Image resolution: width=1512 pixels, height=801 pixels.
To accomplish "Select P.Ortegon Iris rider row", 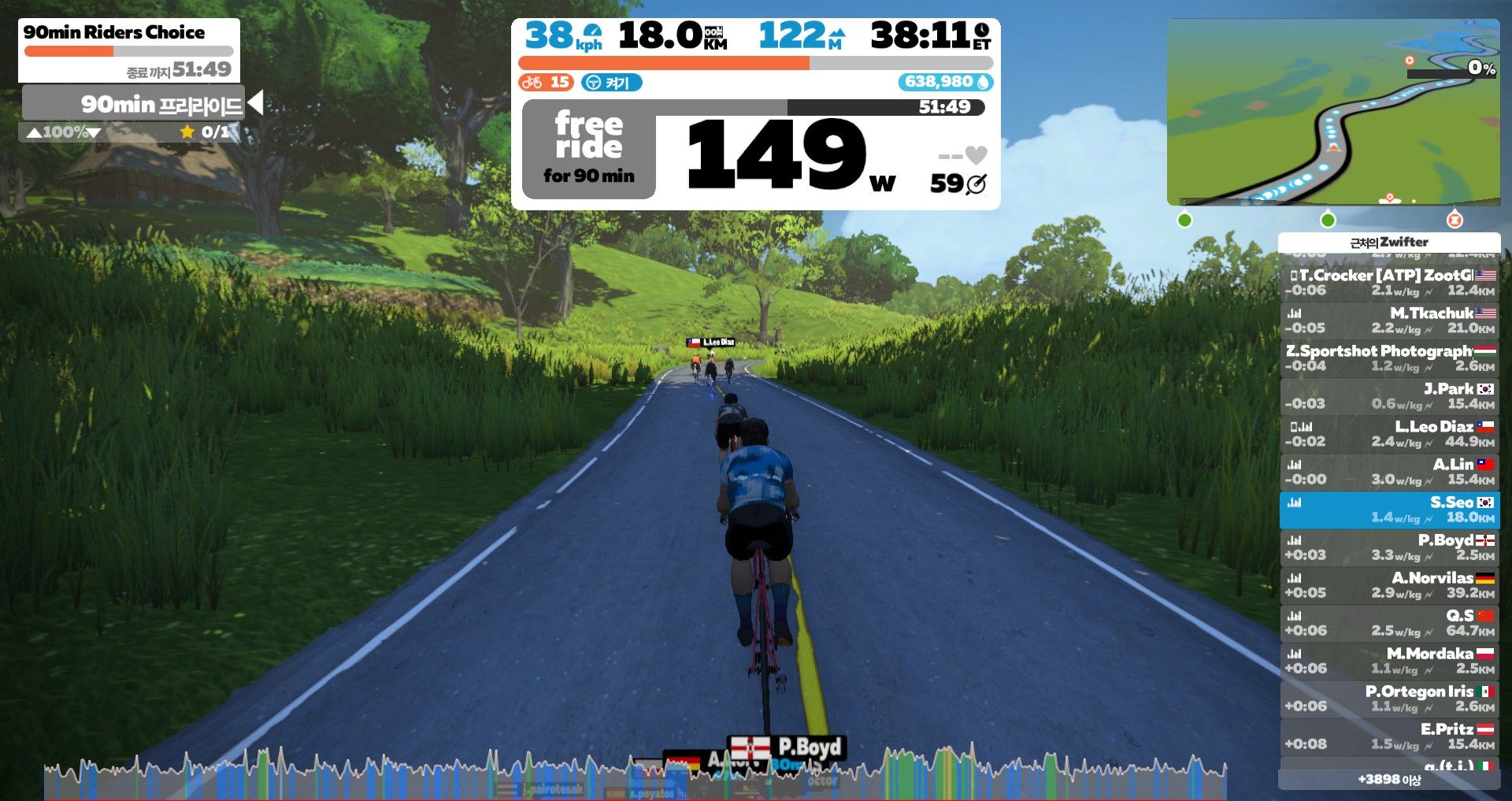I will tap(1389, 699).
